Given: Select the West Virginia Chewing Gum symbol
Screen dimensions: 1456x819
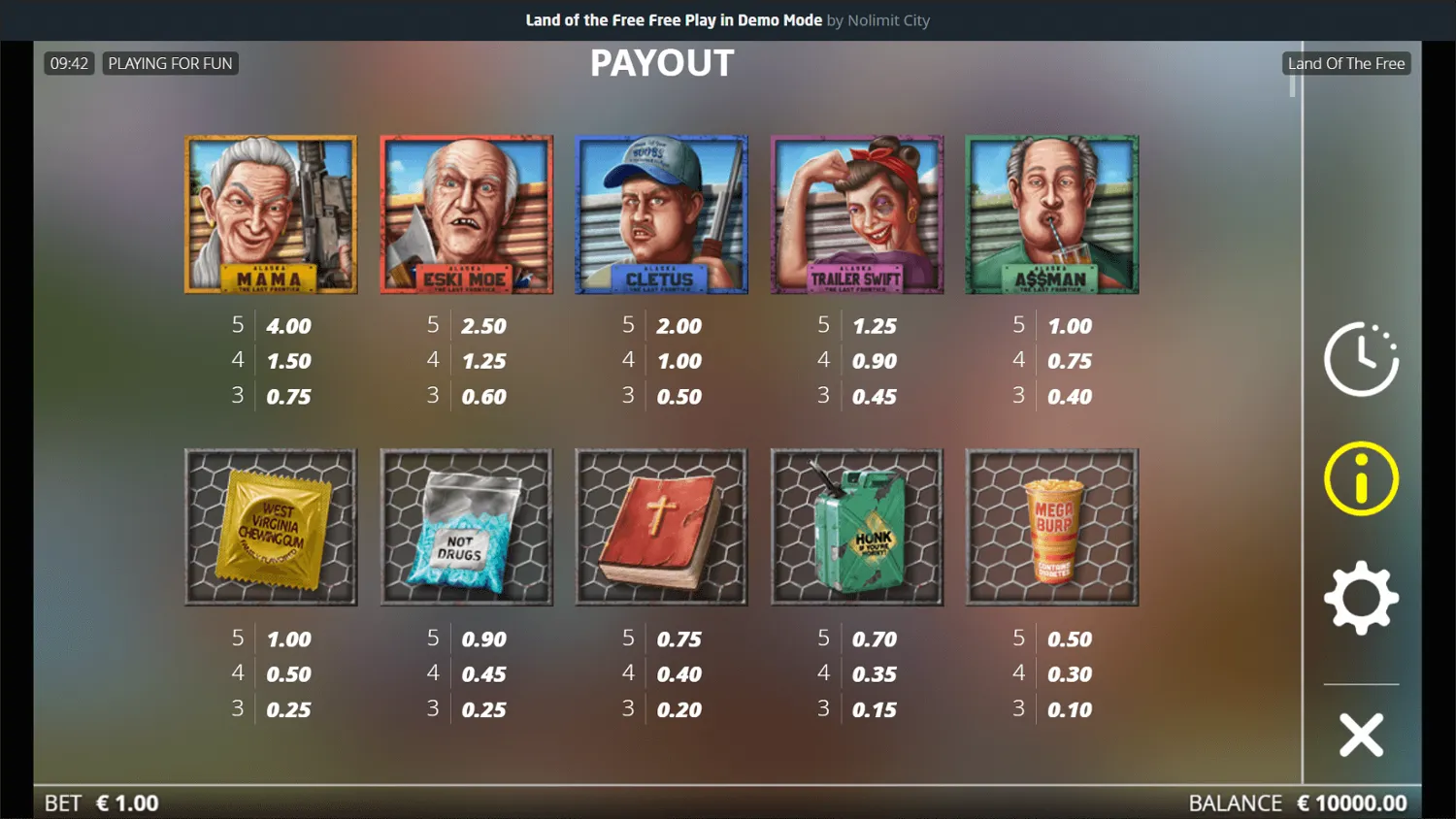Looking at the screenshot, I should (271, 527).
